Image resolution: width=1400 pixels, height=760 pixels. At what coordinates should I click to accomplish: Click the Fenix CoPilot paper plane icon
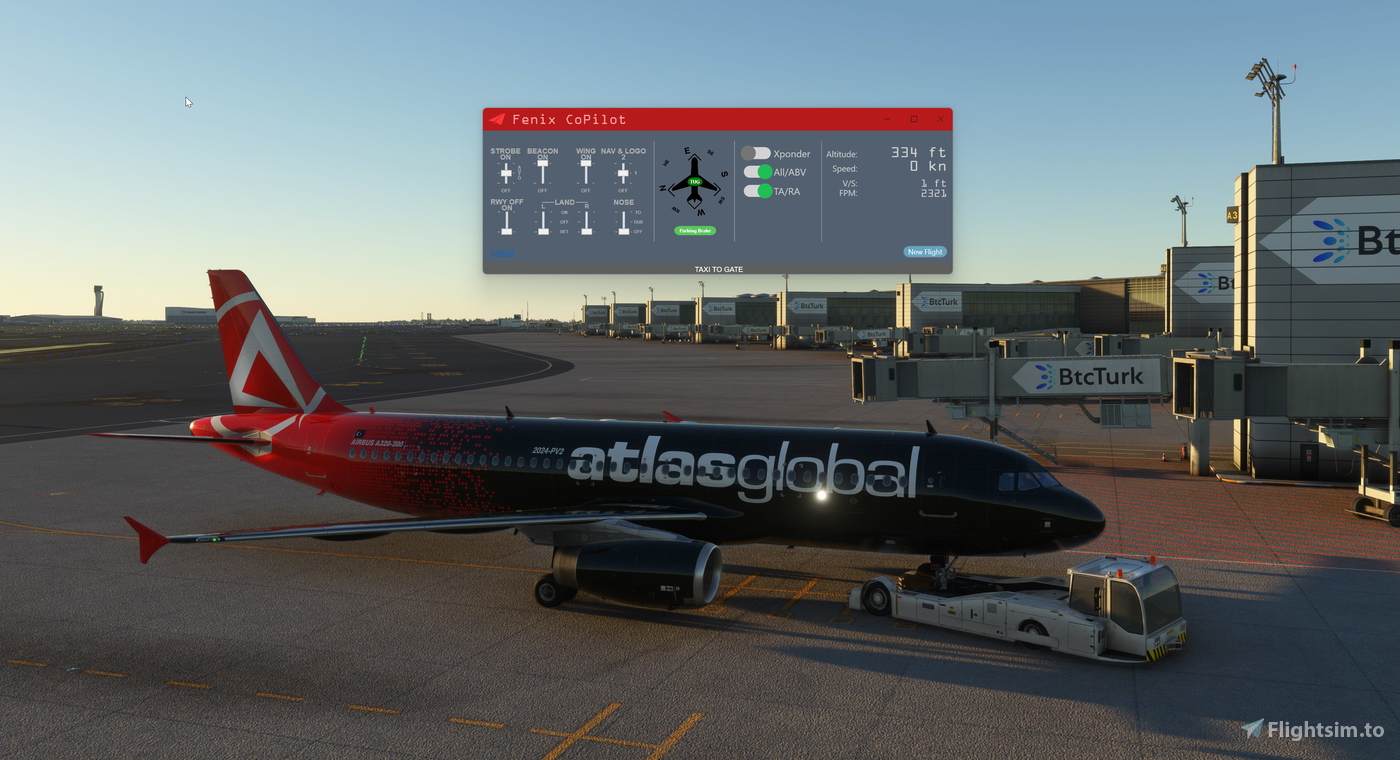[x=498, y=120]
